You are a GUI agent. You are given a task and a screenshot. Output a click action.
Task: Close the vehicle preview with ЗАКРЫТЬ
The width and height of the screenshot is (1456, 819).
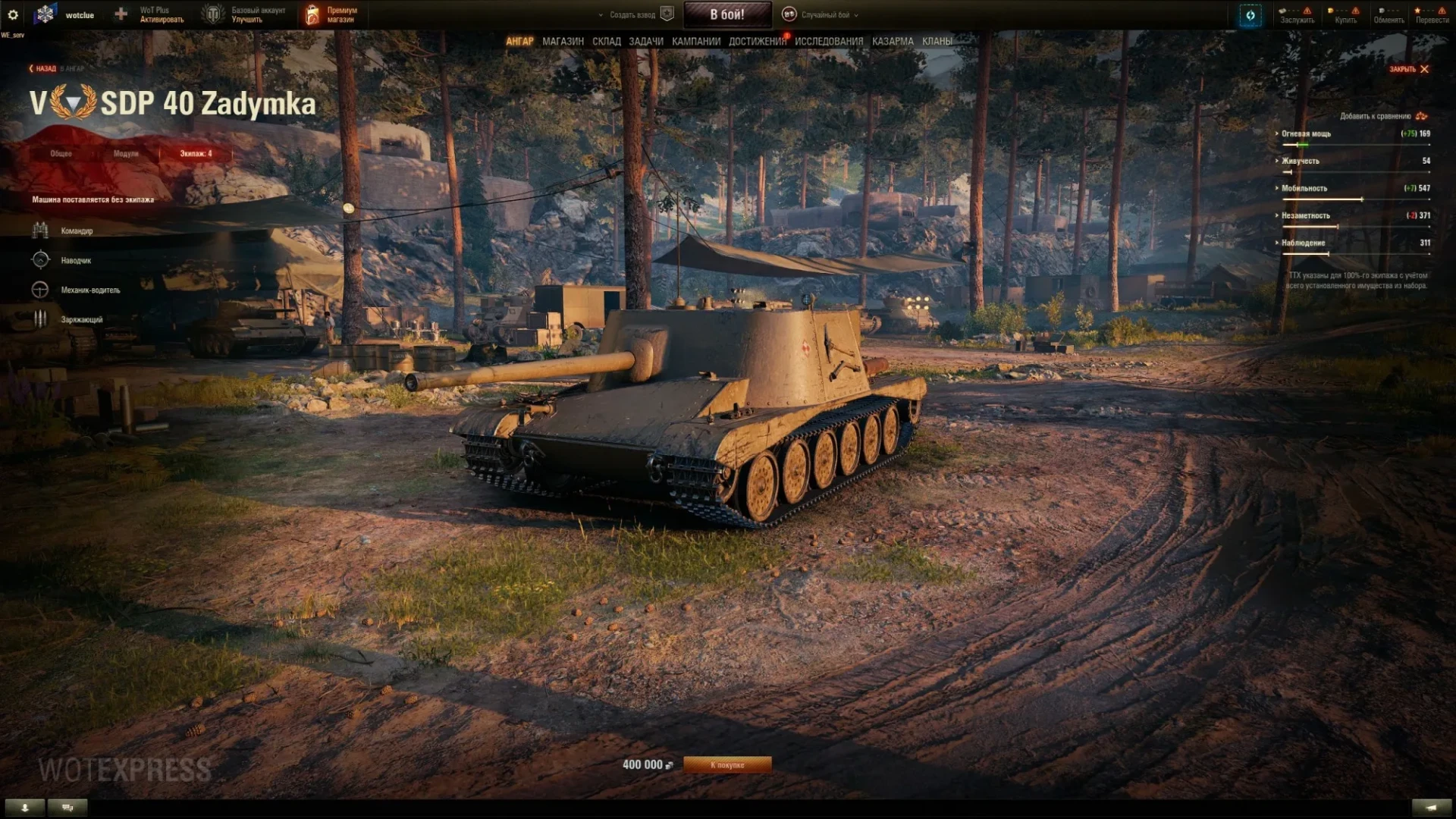1408,69
